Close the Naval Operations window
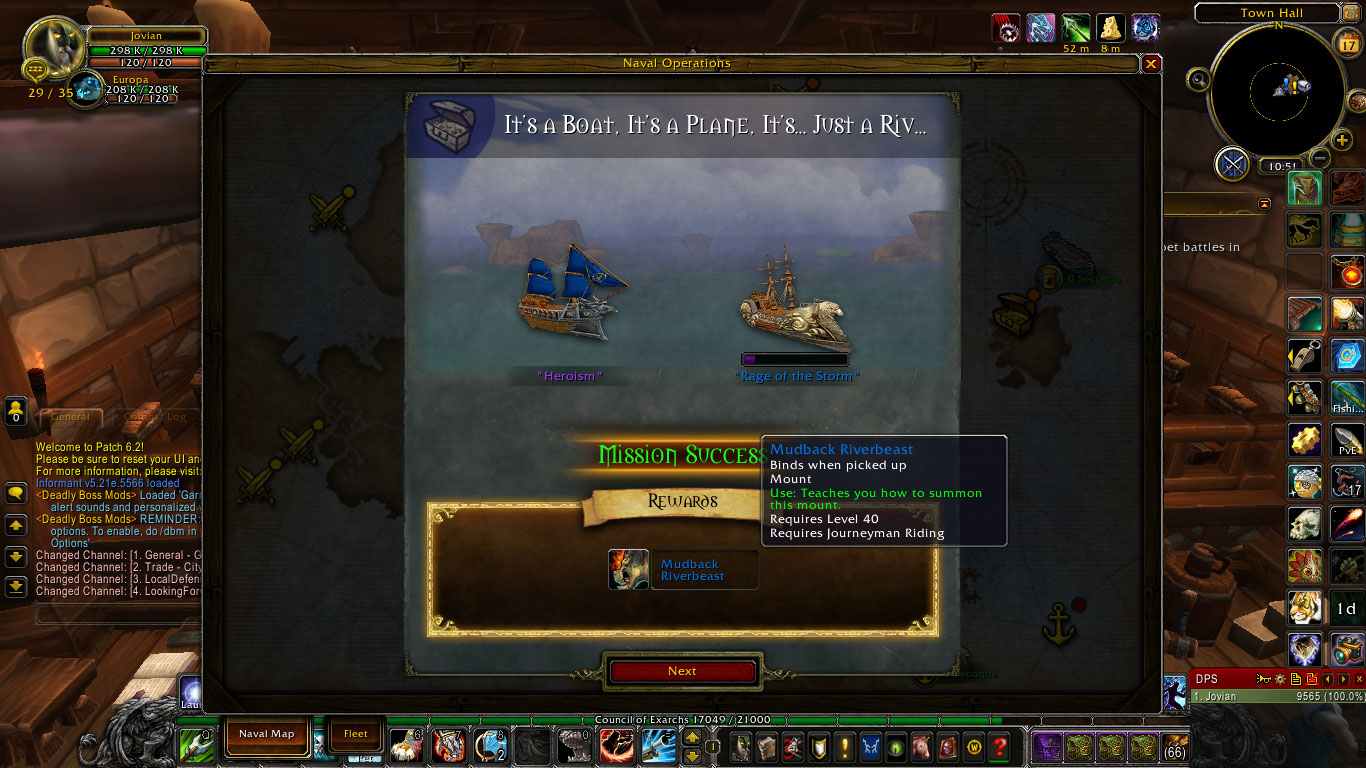 (x=1151, y=64)
